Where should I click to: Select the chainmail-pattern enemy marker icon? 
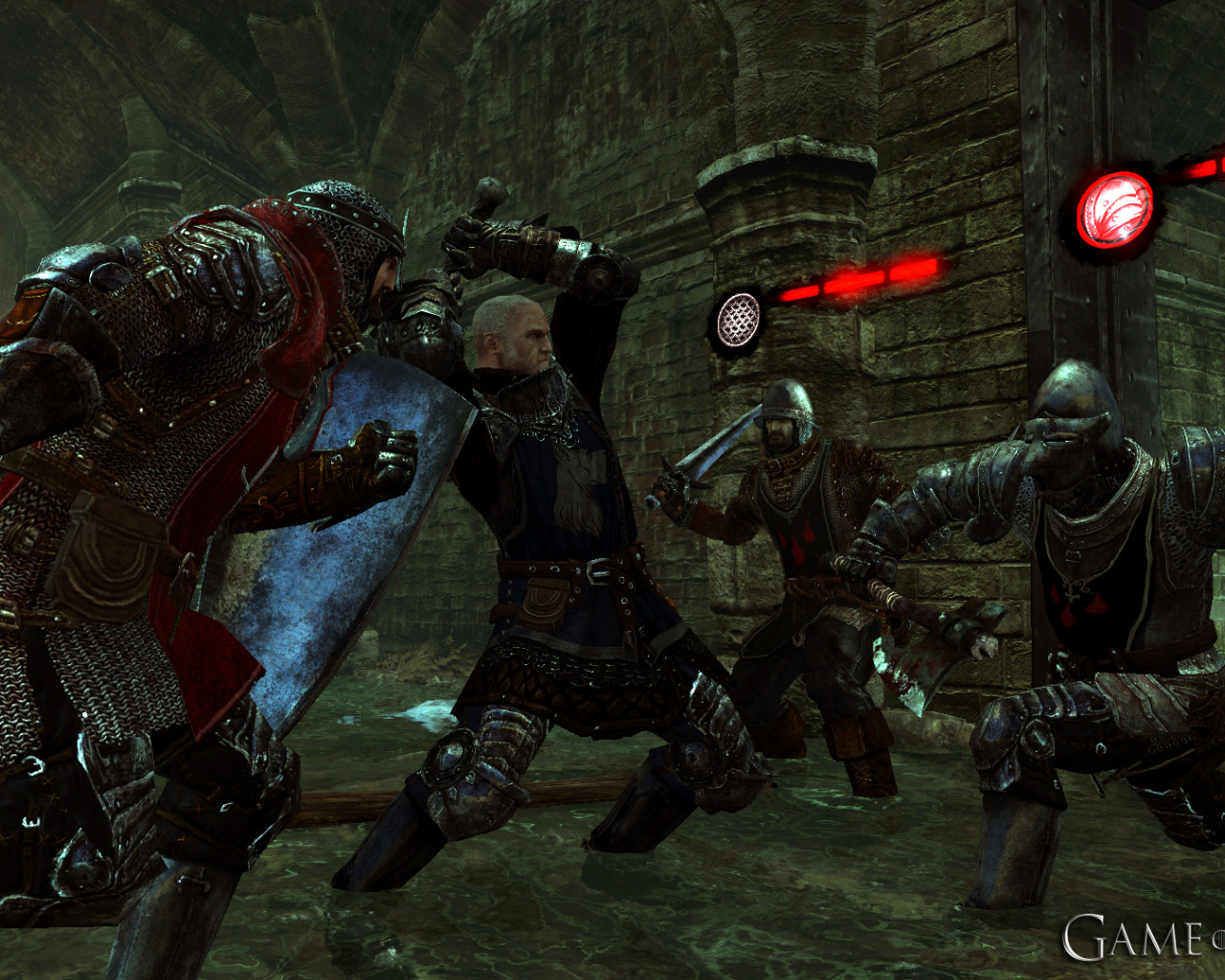coord(738,320)
